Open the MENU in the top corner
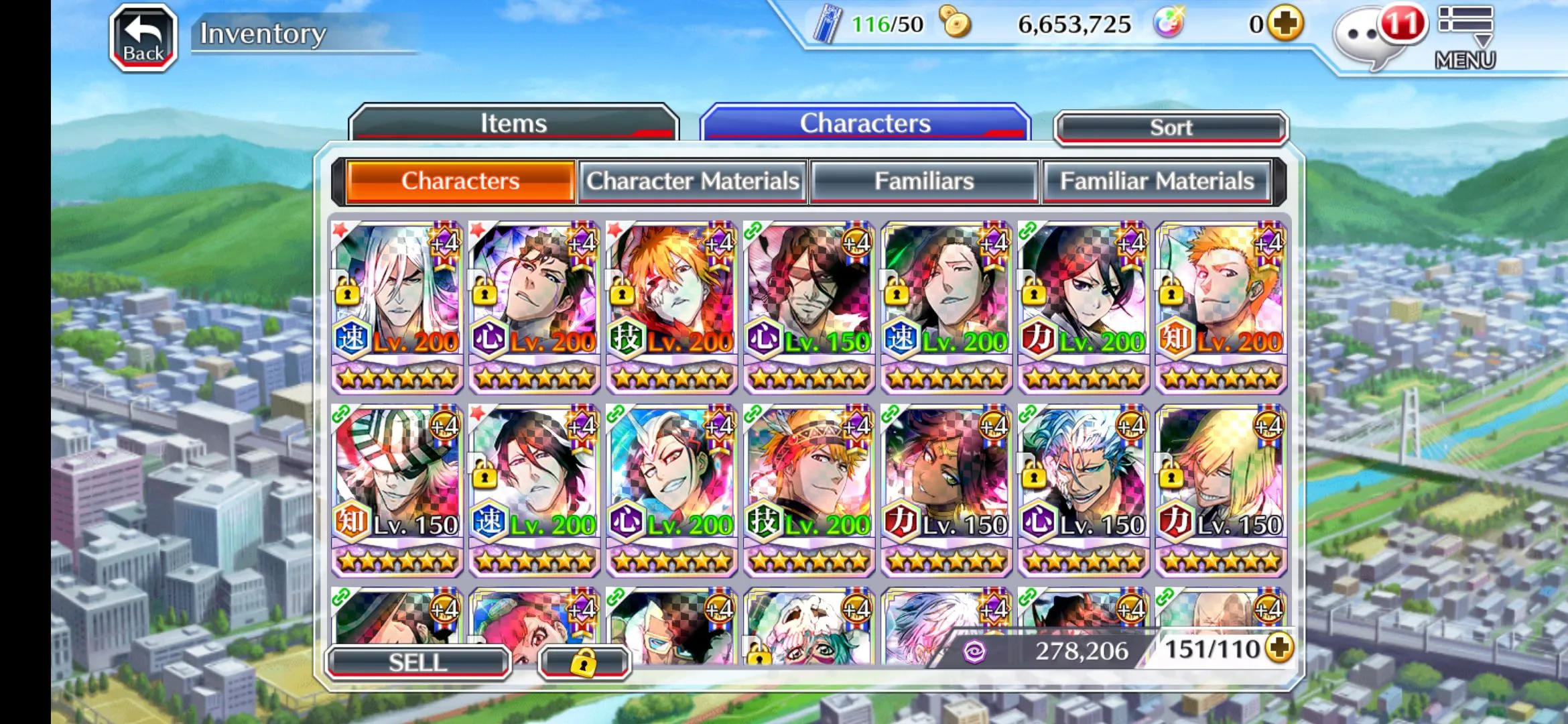Viewport: 1568px width, 724px height. [1465, 38]
